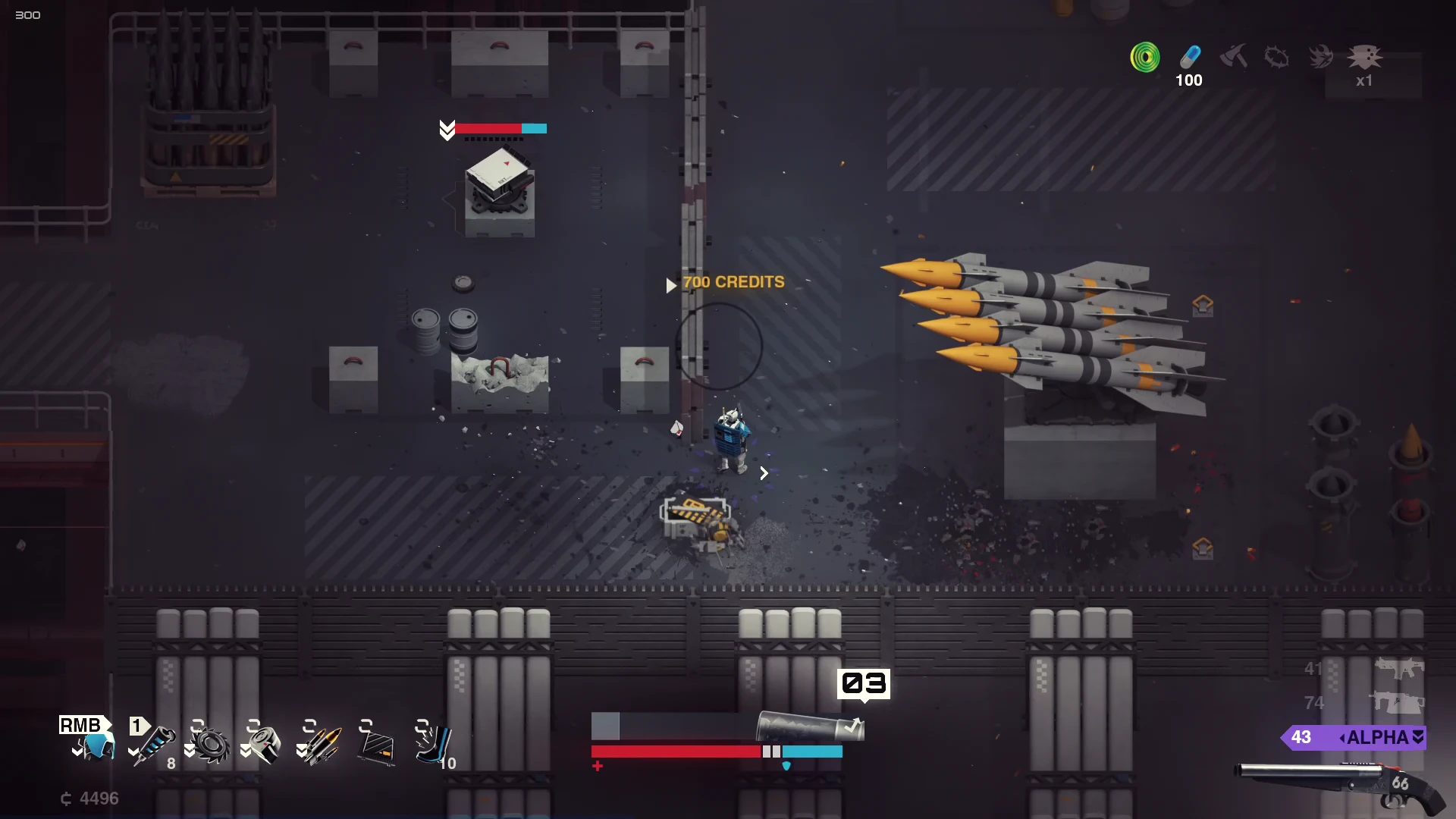Click the spiky creature x1 icon
This screenshot has width=1456, height=819.
pos(1364,57)
